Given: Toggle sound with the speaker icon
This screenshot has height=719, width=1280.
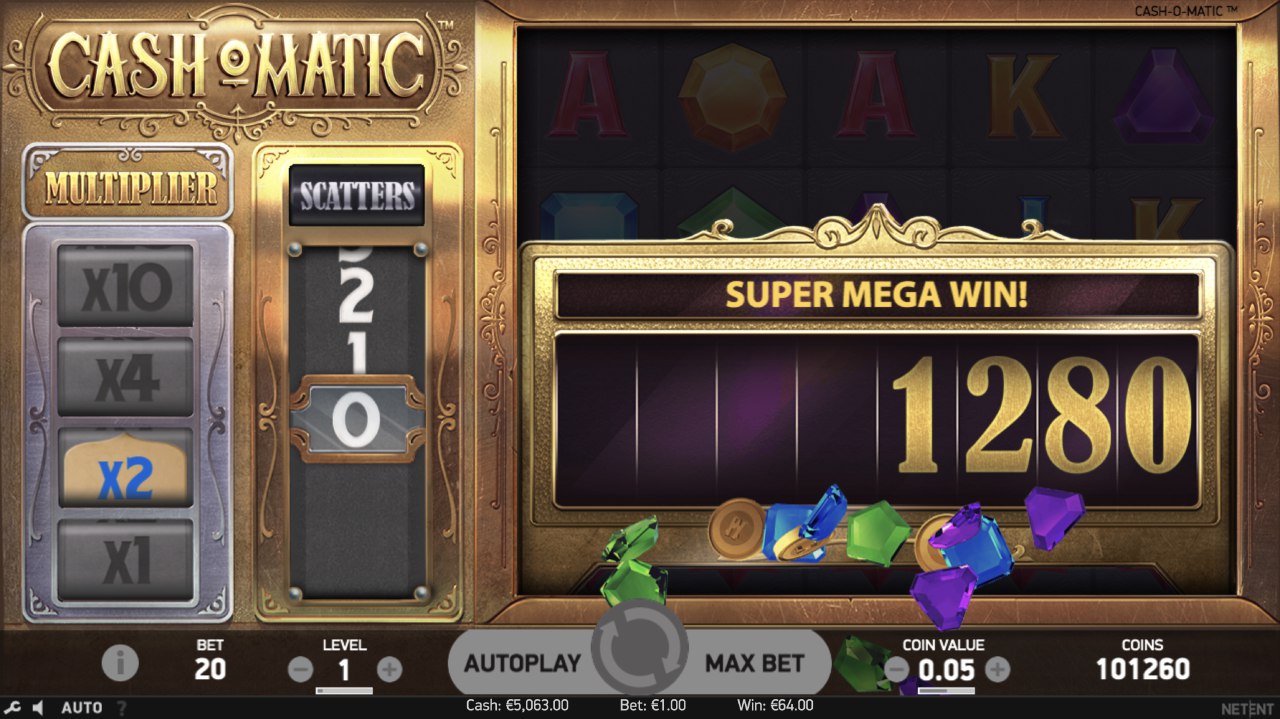Looking at the screenshot, I should (38, 708).
